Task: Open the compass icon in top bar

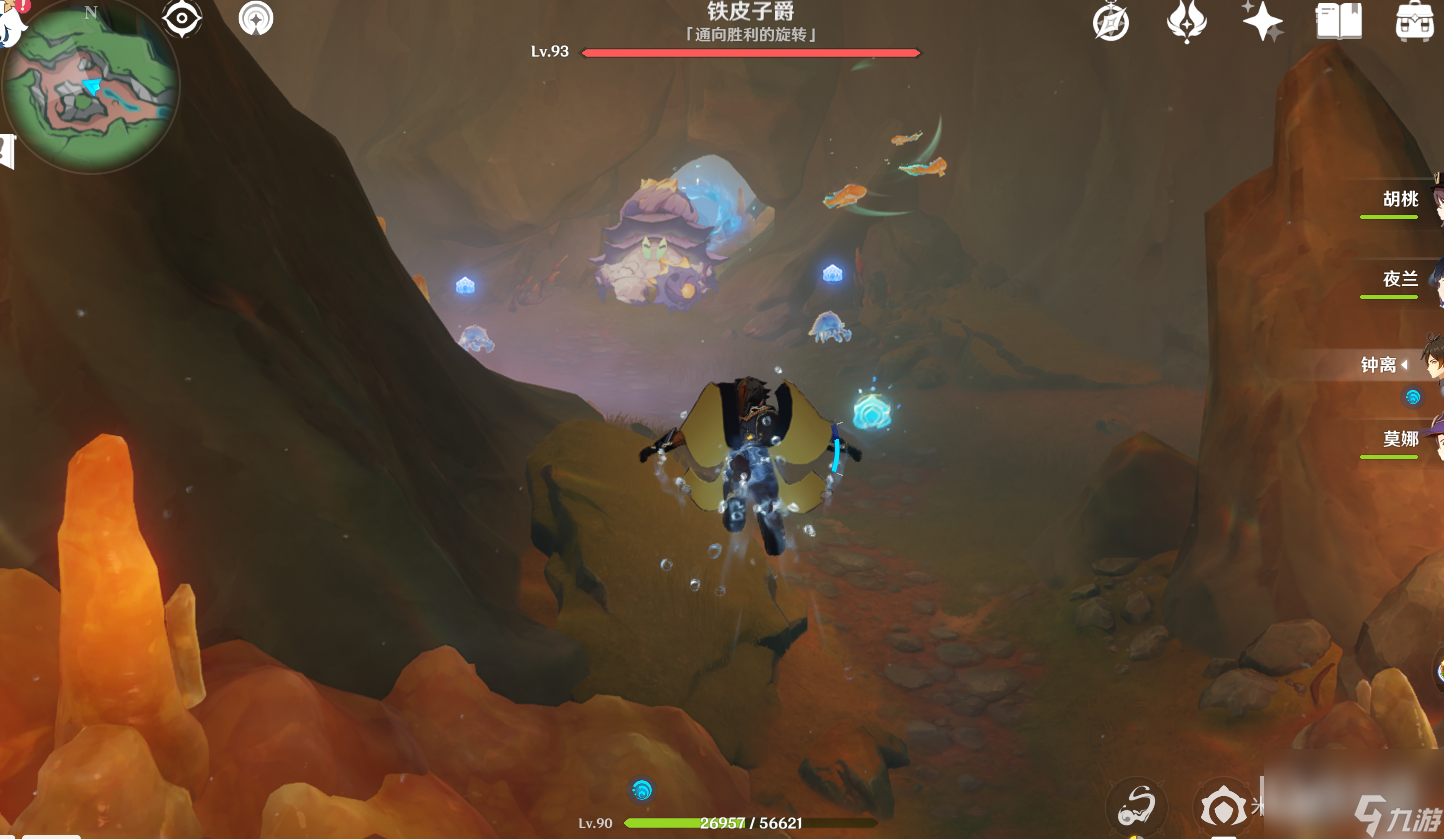Action: pyautogui.click(x=1111, y=22)
